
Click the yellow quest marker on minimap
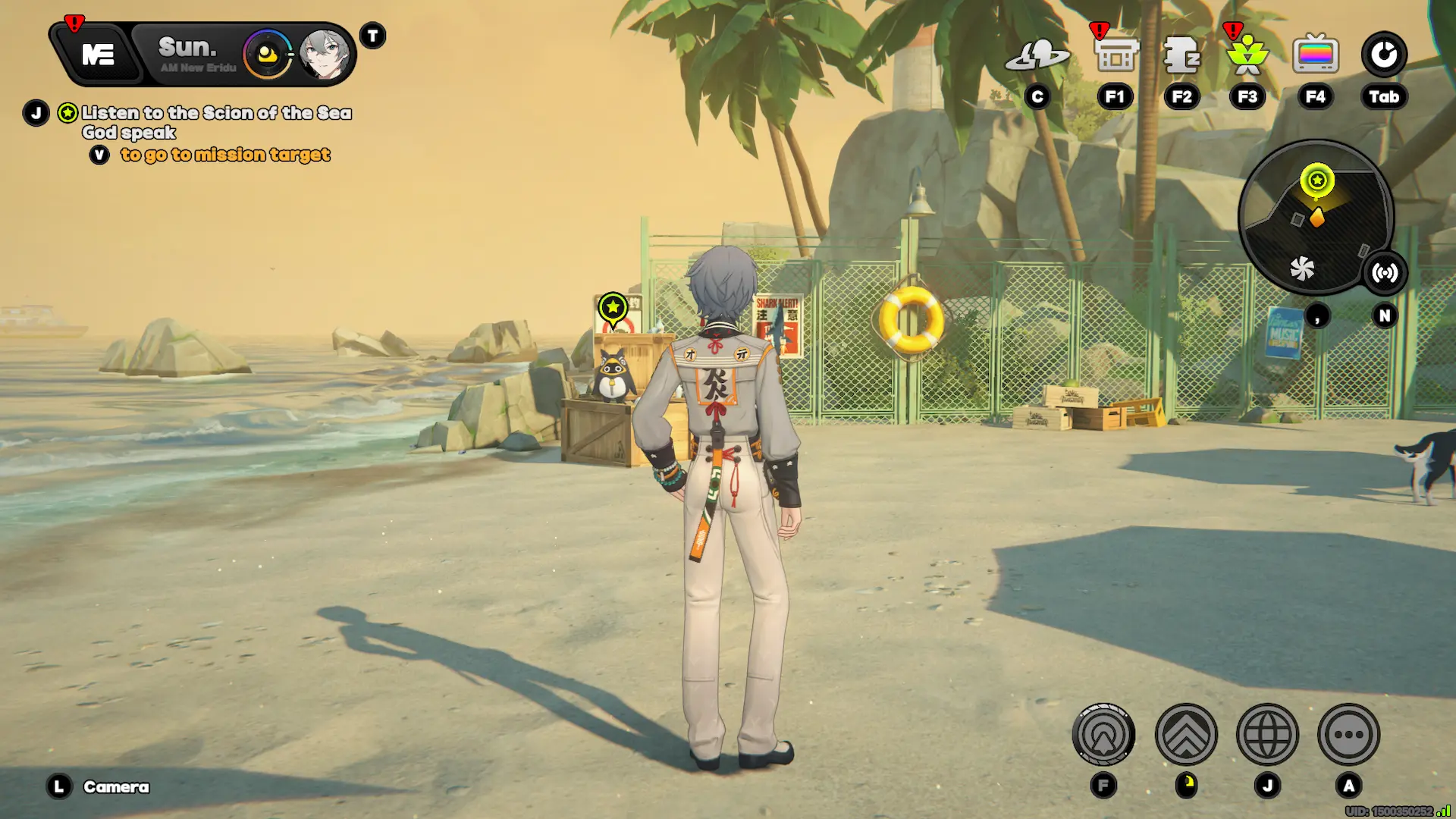click(1317, 181)
